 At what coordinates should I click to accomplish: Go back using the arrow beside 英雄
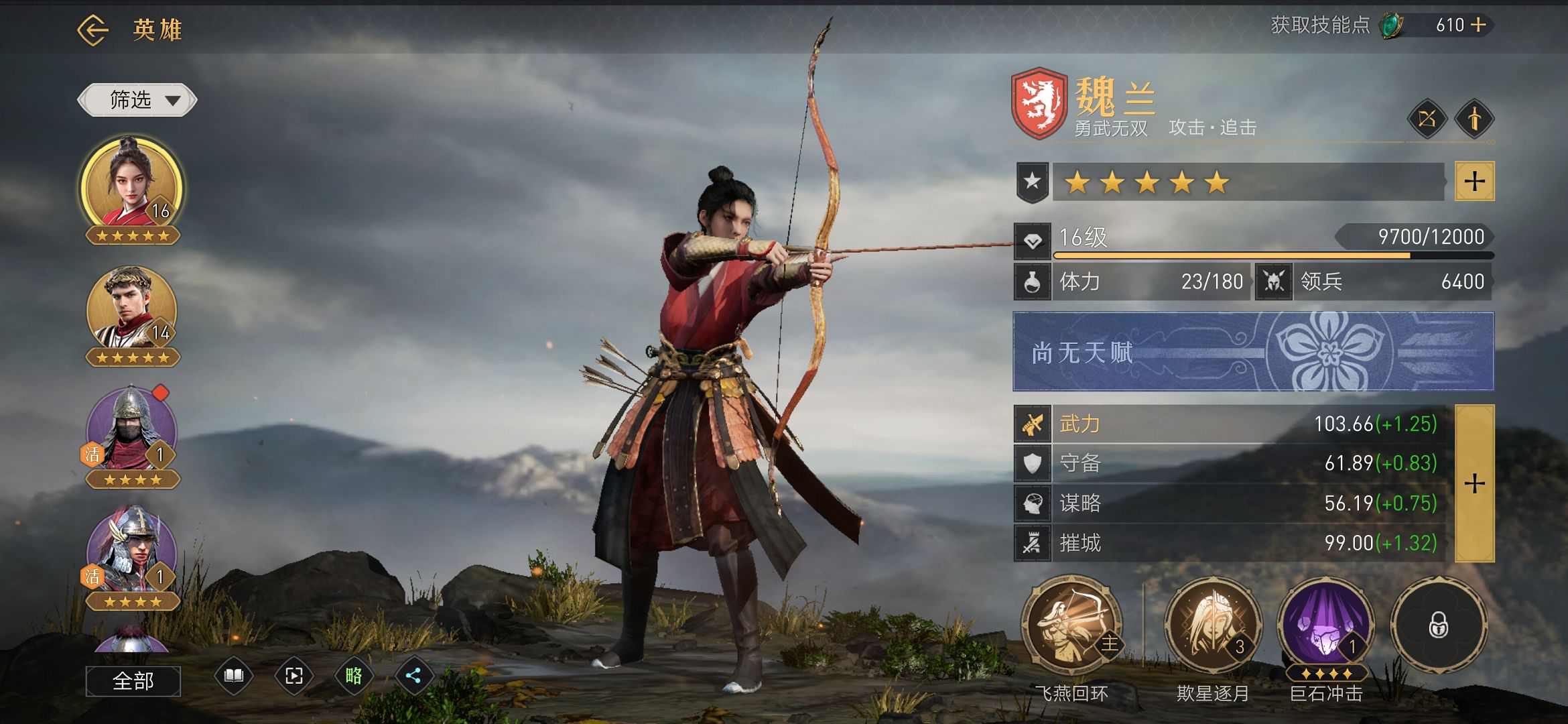(92, 30)
